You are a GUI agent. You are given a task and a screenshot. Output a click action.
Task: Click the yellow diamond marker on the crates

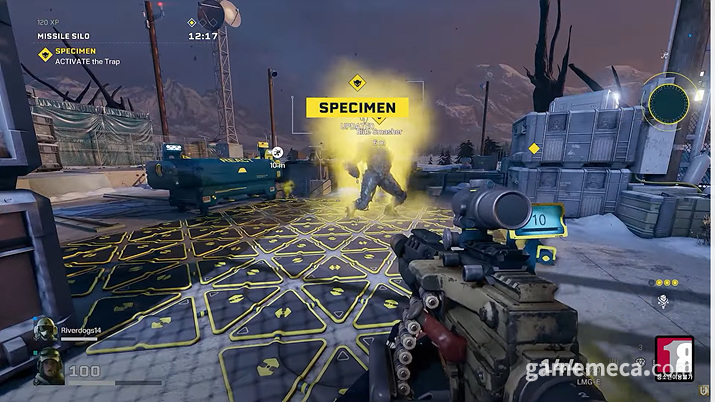click(534, 149)
